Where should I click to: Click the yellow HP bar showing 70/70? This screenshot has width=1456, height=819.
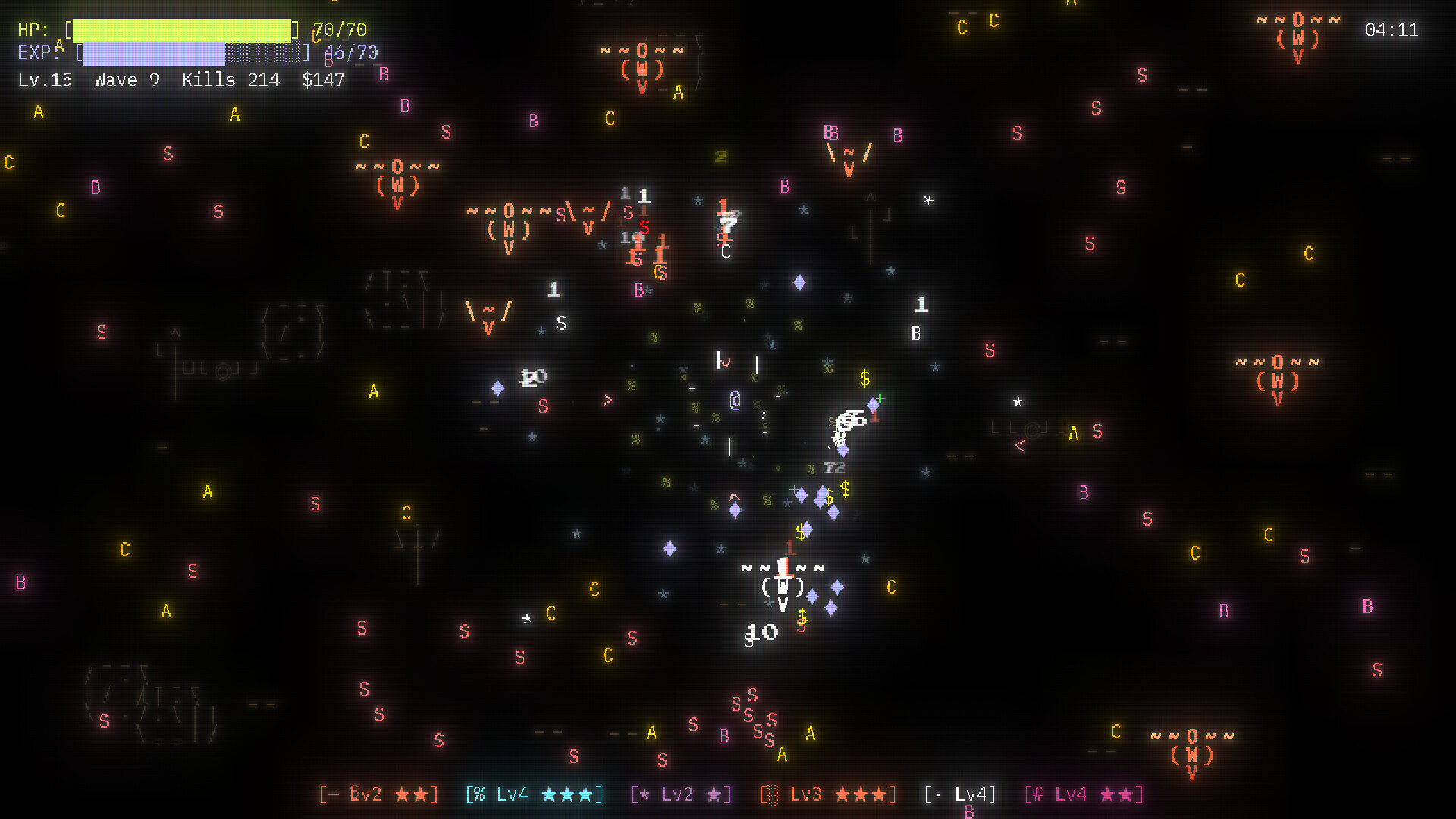point(182,30)
